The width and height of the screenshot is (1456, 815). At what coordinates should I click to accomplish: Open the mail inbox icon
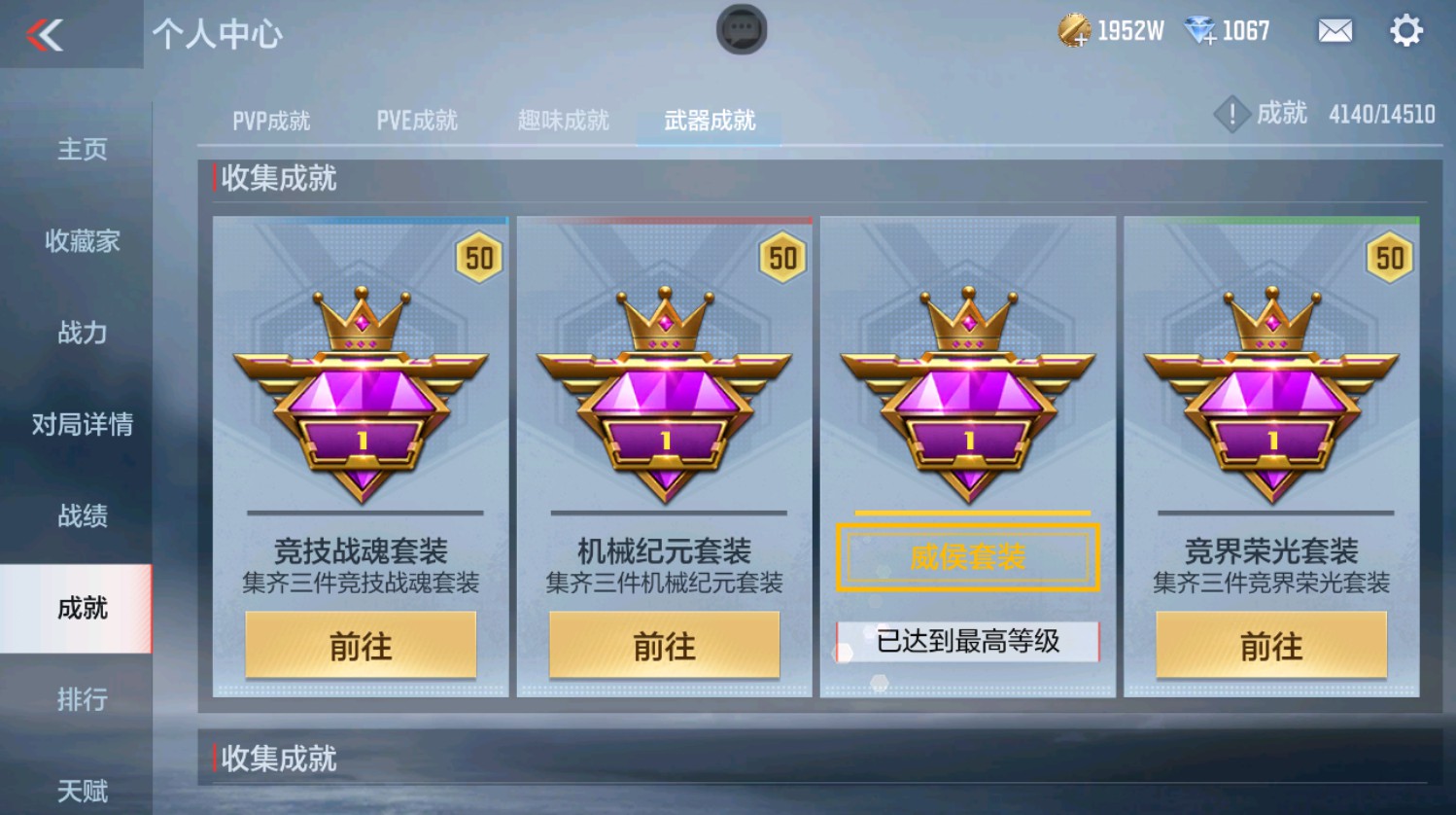click(1334, 31)
